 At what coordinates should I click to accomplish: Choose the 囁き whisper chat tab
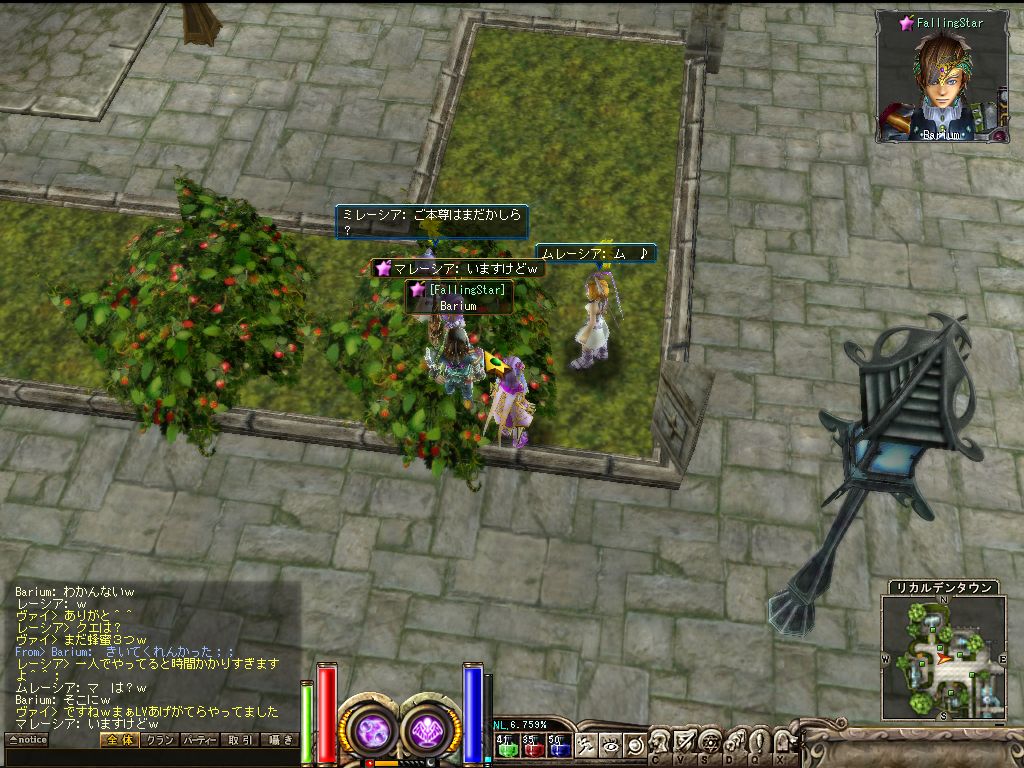[x=280, y=740]
